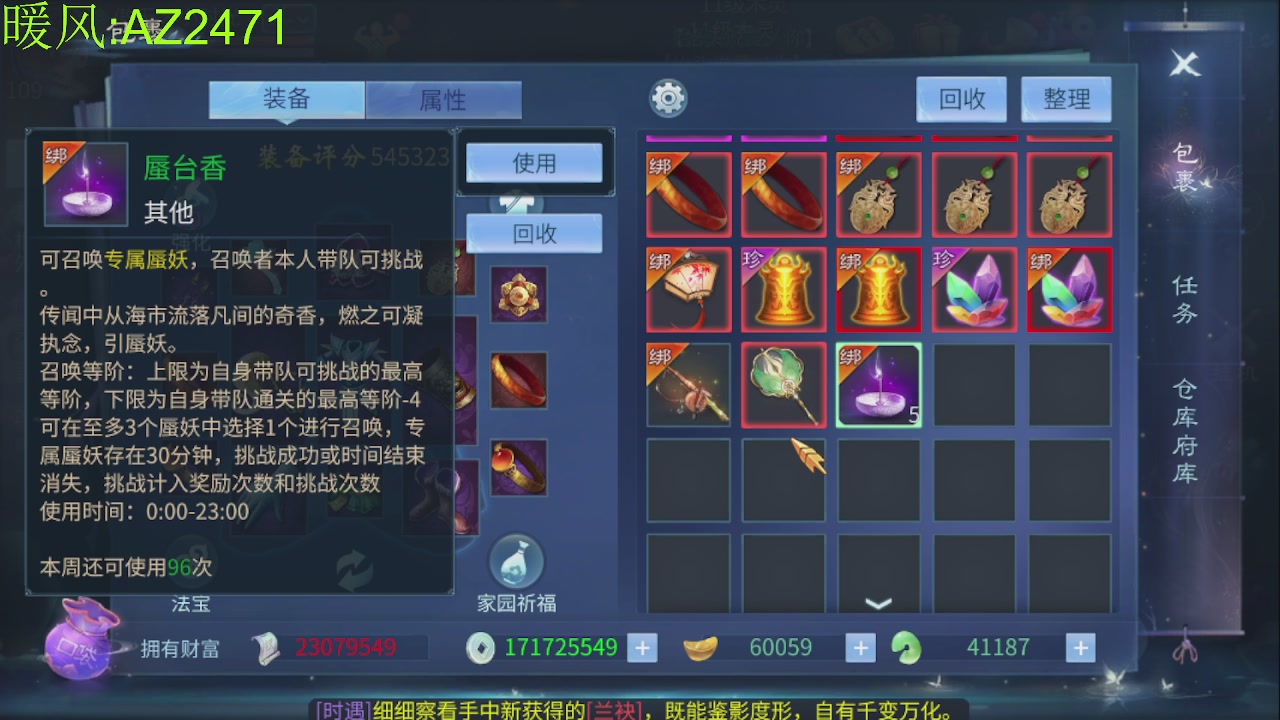
Task: Switch to the 装备 (Equipment) tab
Action: click(x=285, y=100)
